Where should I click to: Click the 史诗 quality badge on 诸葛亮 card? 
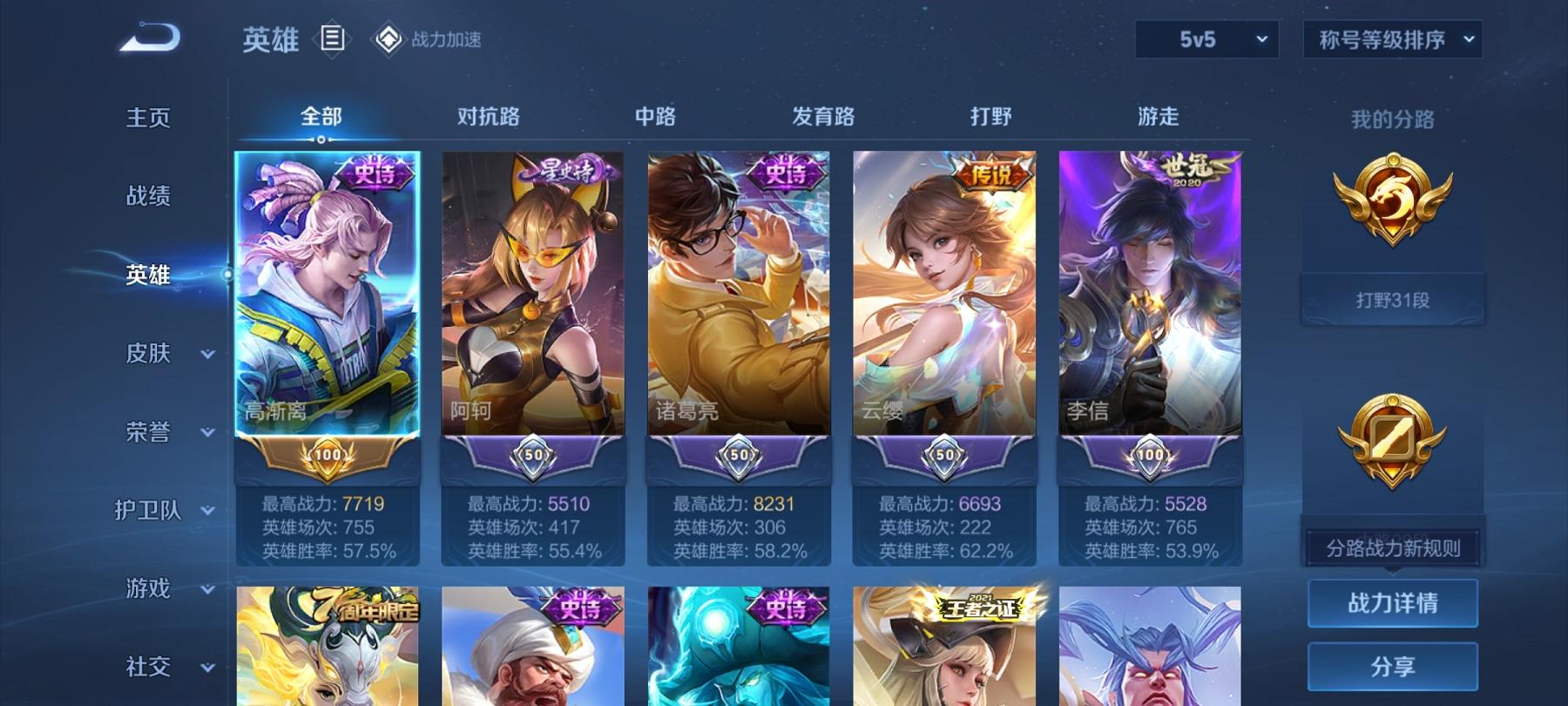(783, 174)
